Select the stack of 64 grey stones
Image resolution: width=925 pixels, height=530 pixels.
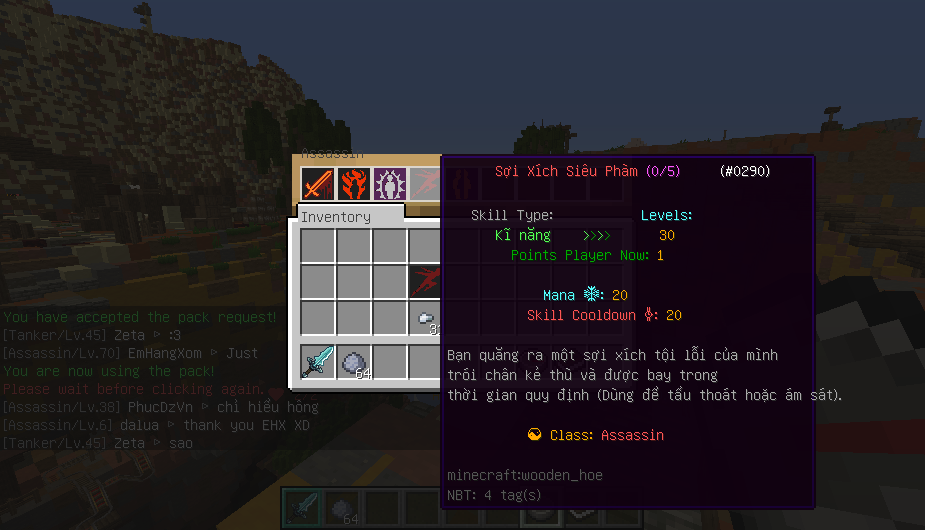pos(353,361)
